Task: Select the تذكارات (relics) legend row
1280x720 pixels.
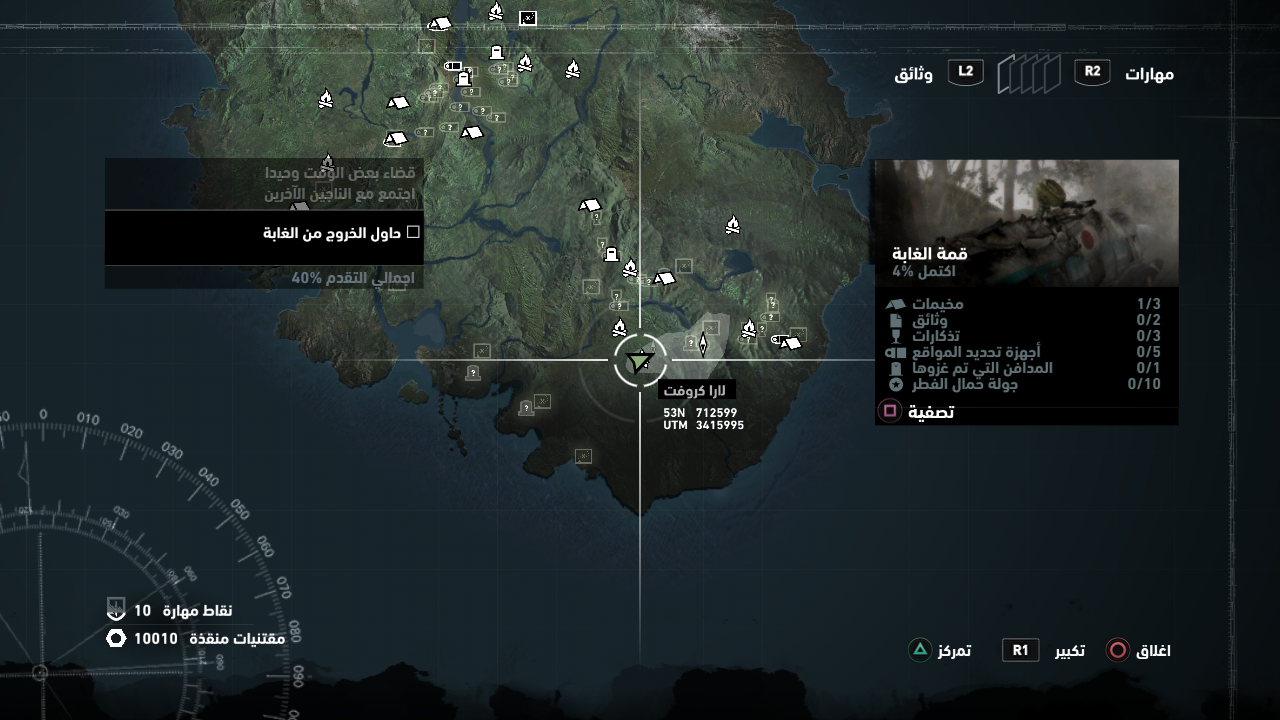Action: coord(1026,336)
